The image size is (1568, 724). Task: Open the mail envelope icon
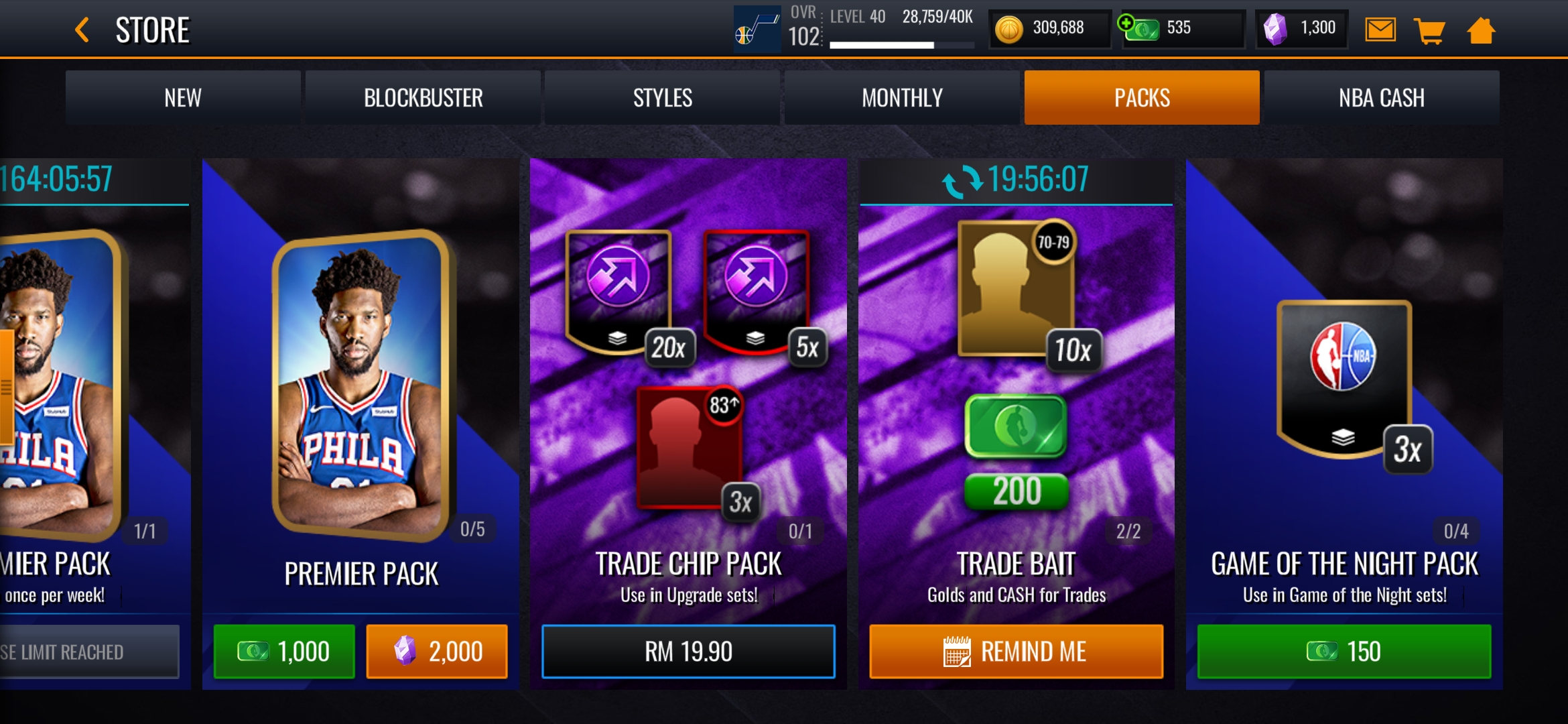point(1380,30)
